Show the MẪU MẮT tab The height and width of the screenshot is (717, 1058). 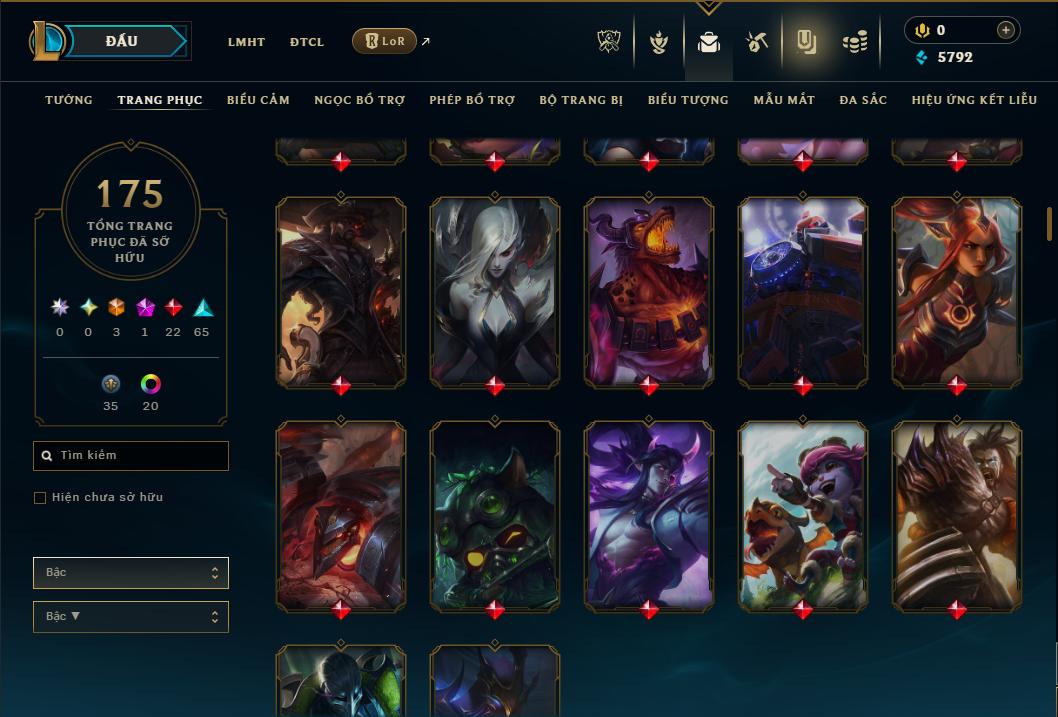click(x=784, y=100)
